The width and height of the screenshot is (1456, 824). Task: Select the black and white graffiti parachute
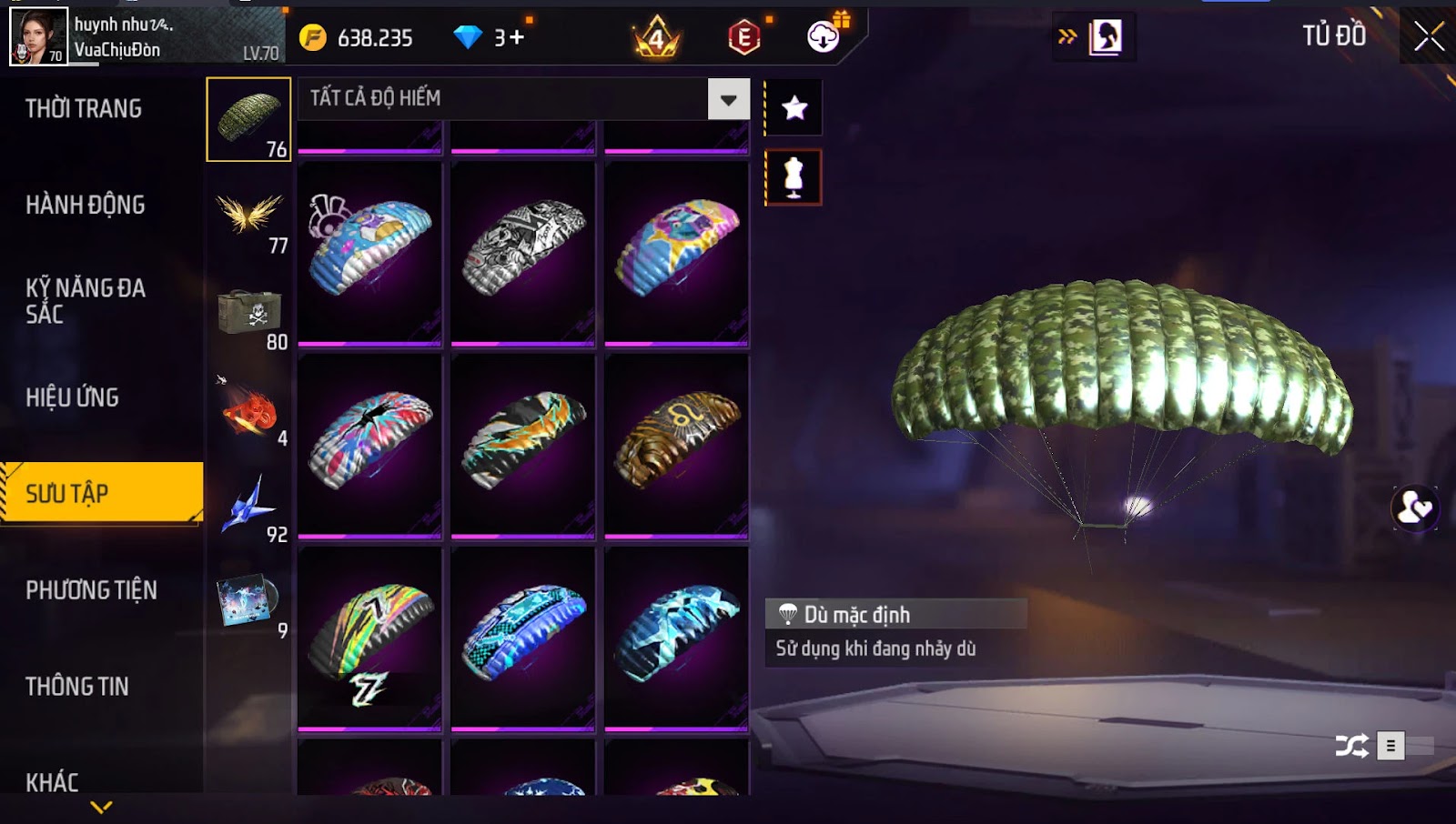(523, 250)
